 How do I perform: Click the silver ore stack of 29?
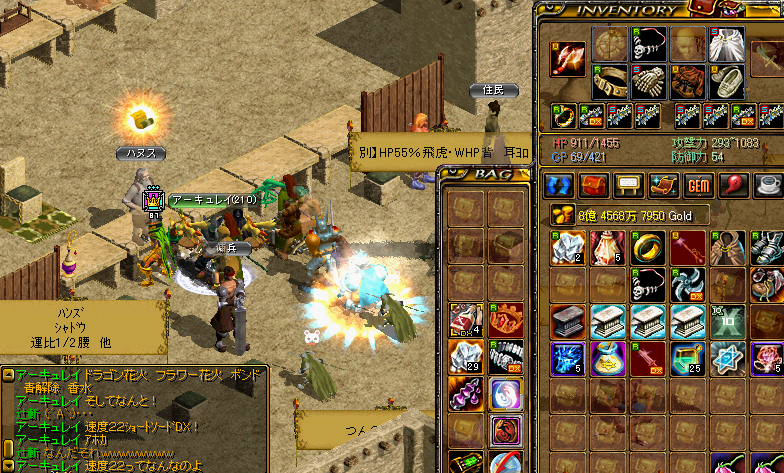(x=467, y=355)
